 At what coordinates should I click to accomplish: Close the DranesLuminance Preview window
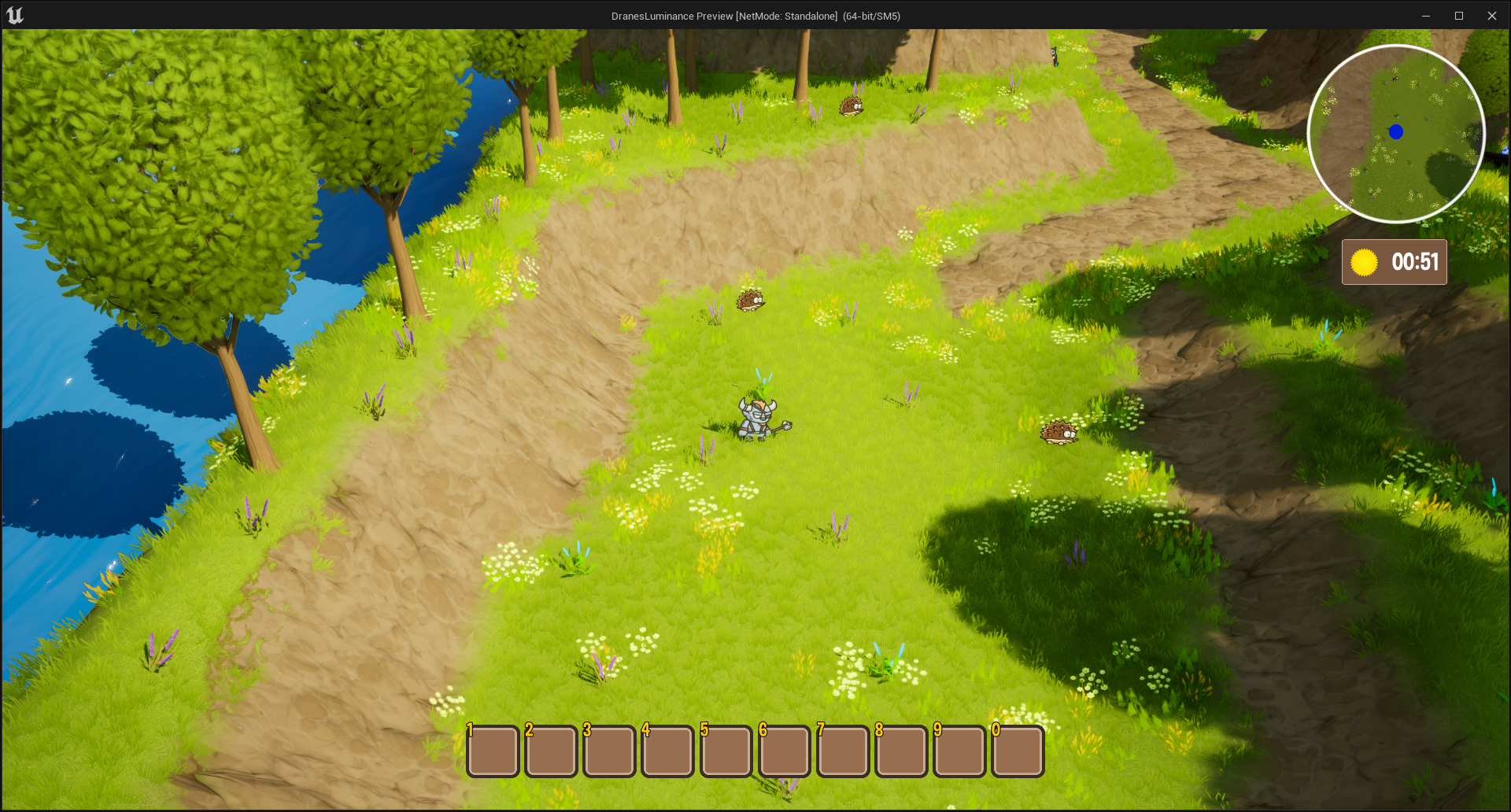click(x=1491, y=16)
